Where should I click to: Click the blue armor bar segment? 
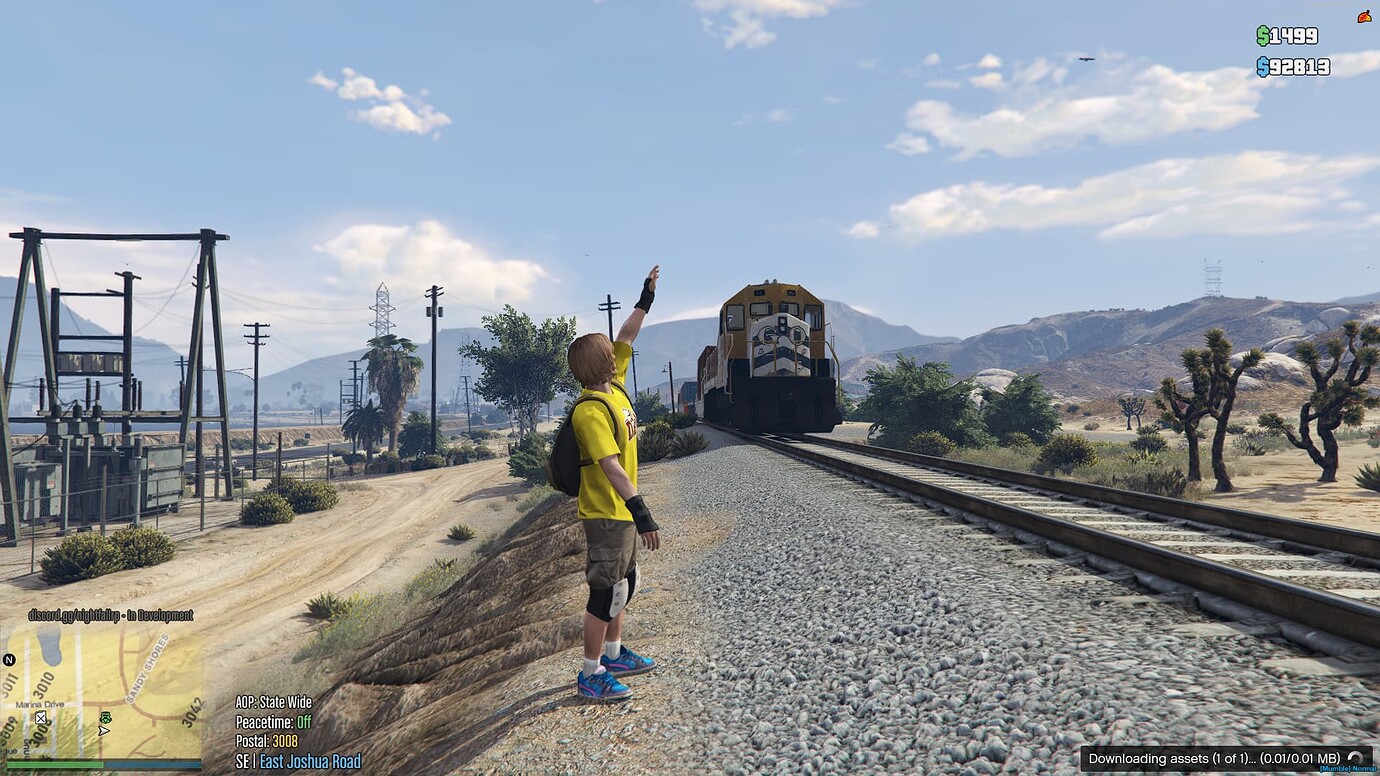[152, 763]
